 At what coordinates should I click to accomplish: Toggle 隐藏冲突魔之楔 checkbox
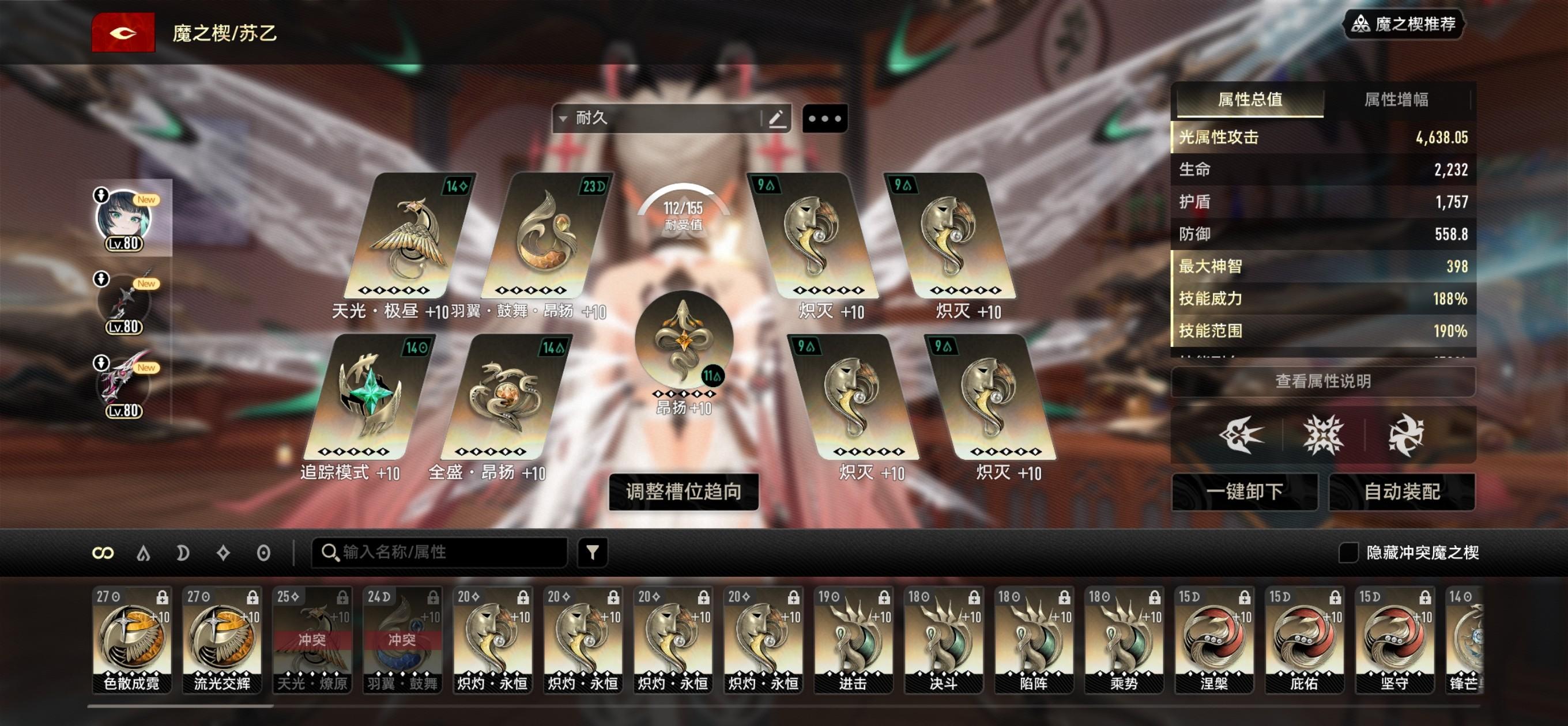point(1348,552)
